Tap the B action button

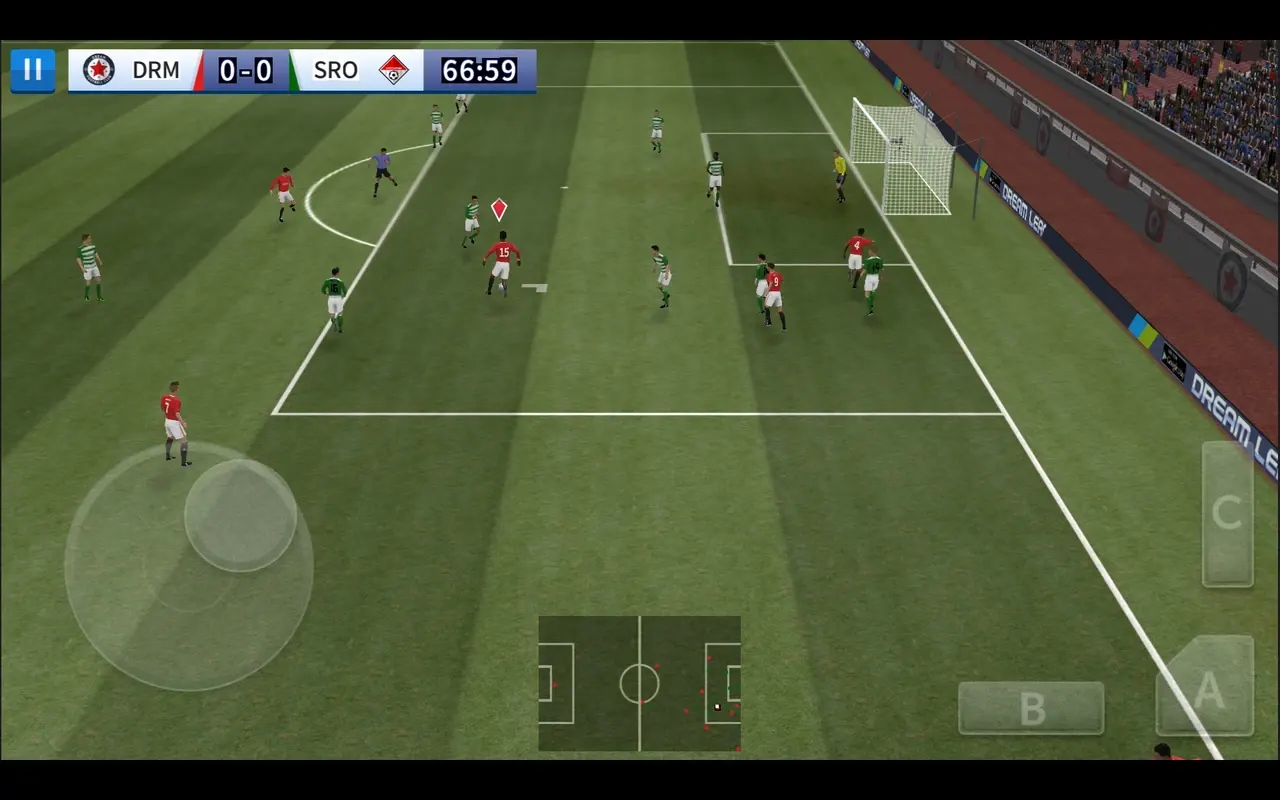click(1031, 708)
